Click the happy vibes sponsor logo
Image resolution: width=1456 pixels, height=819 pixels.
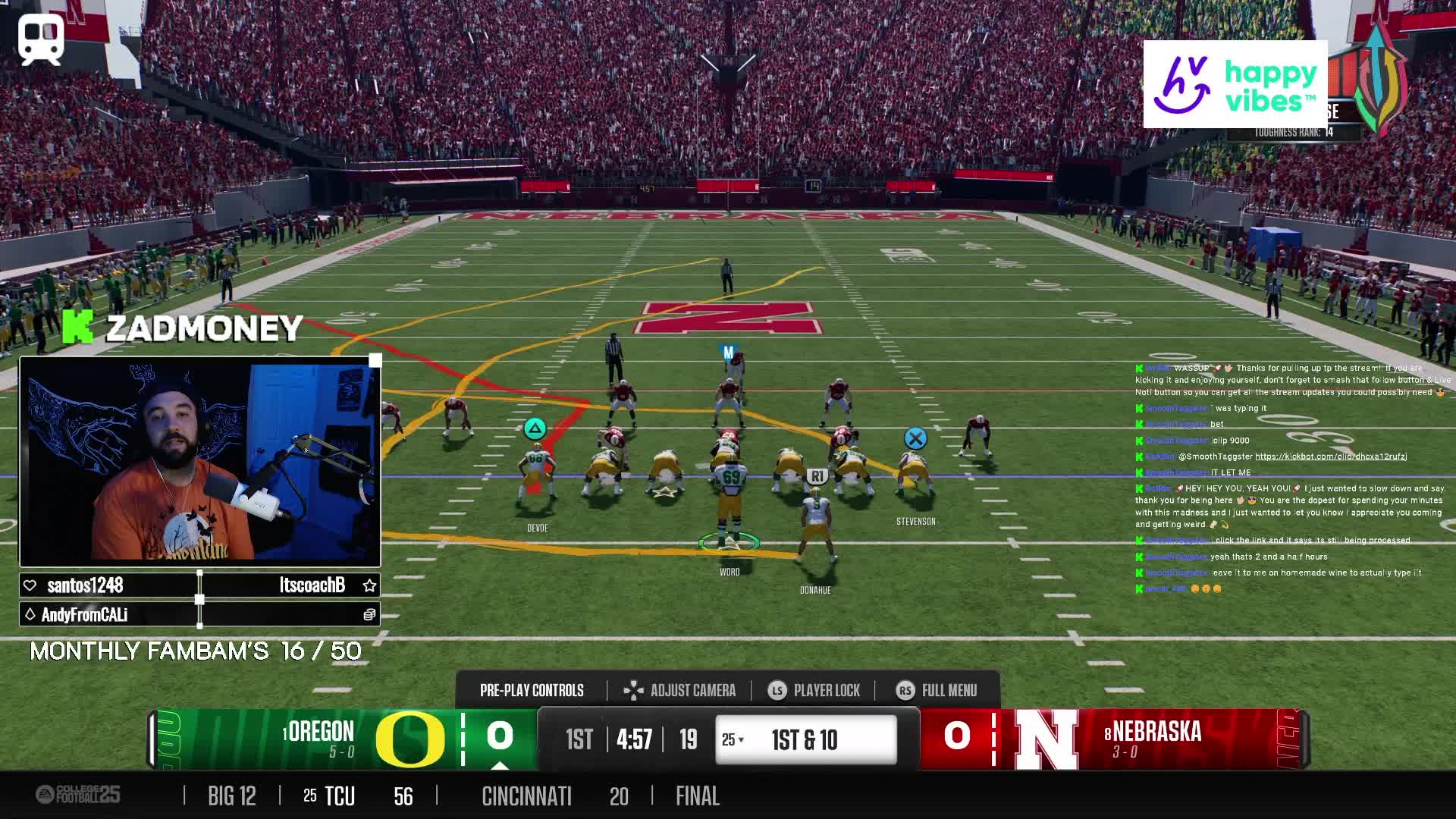1235,84
